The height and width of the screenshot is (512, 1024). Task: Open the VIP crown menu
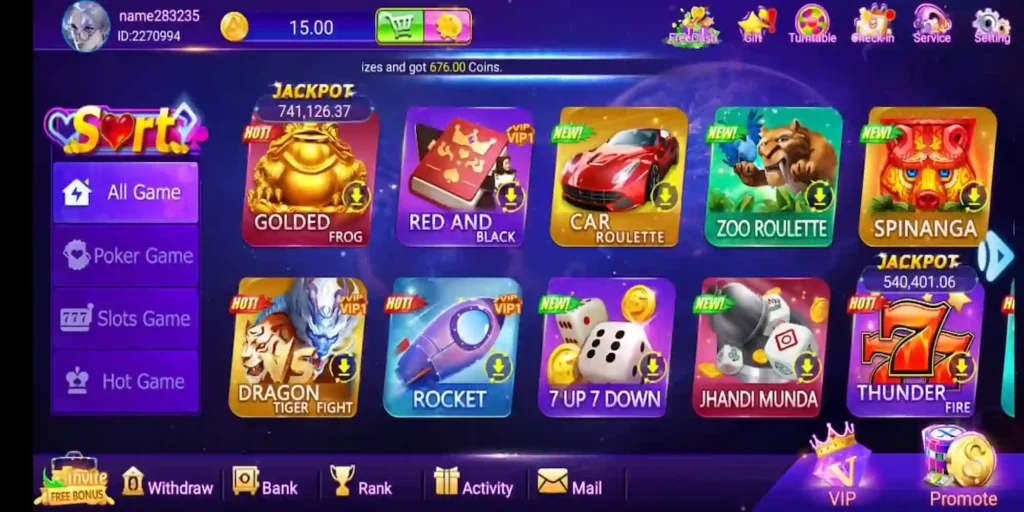(x=838, y=467)
